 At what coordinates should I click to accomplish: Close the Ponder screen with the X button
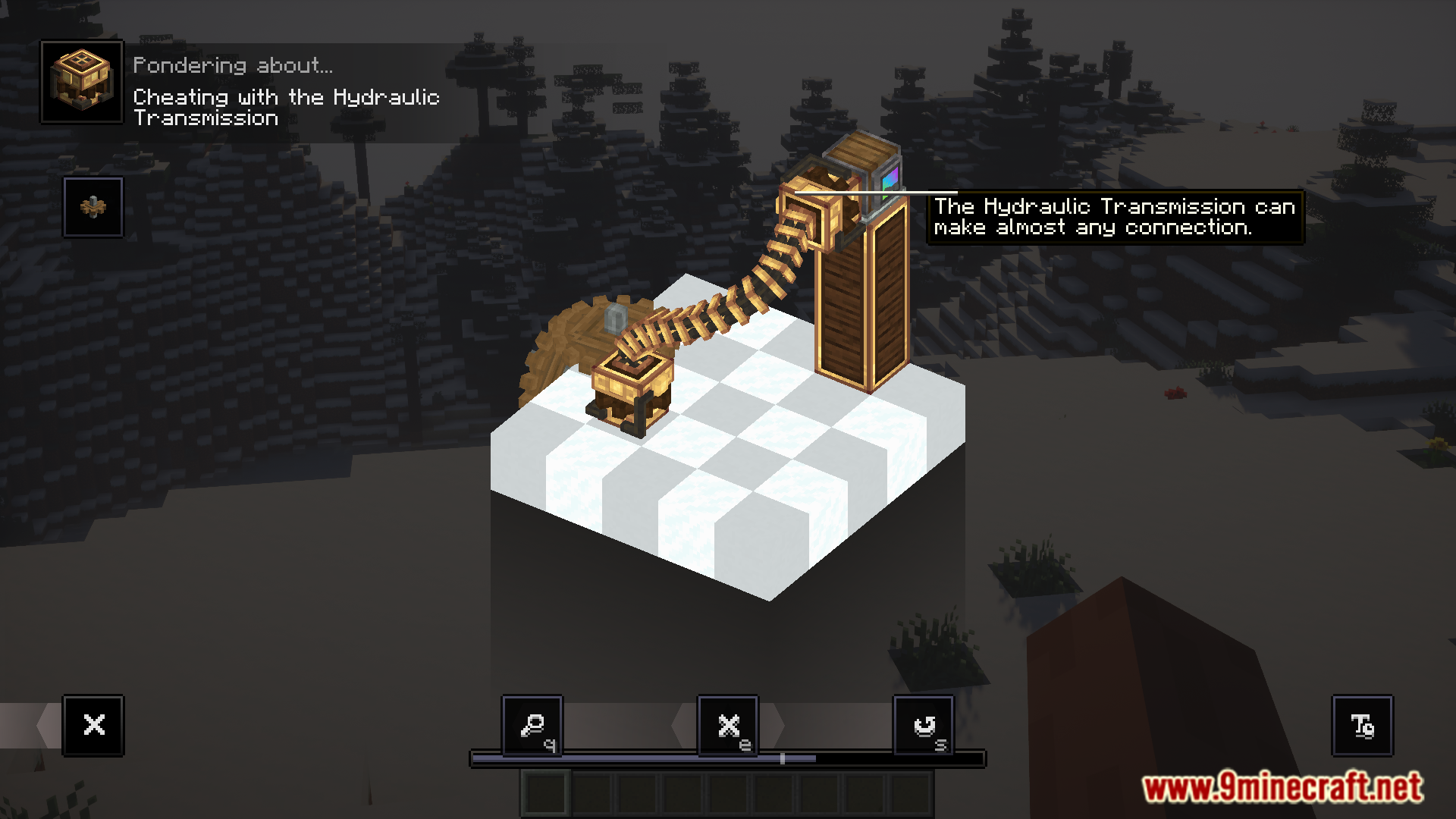click(x=93, y=725)
